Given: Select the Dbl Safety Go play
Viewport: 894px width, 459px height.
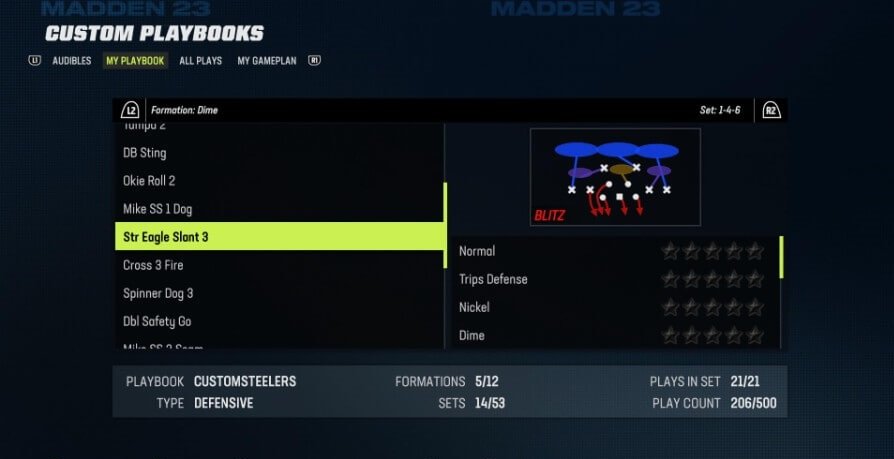Looking at the screenshot, I should tap(157, 321).
